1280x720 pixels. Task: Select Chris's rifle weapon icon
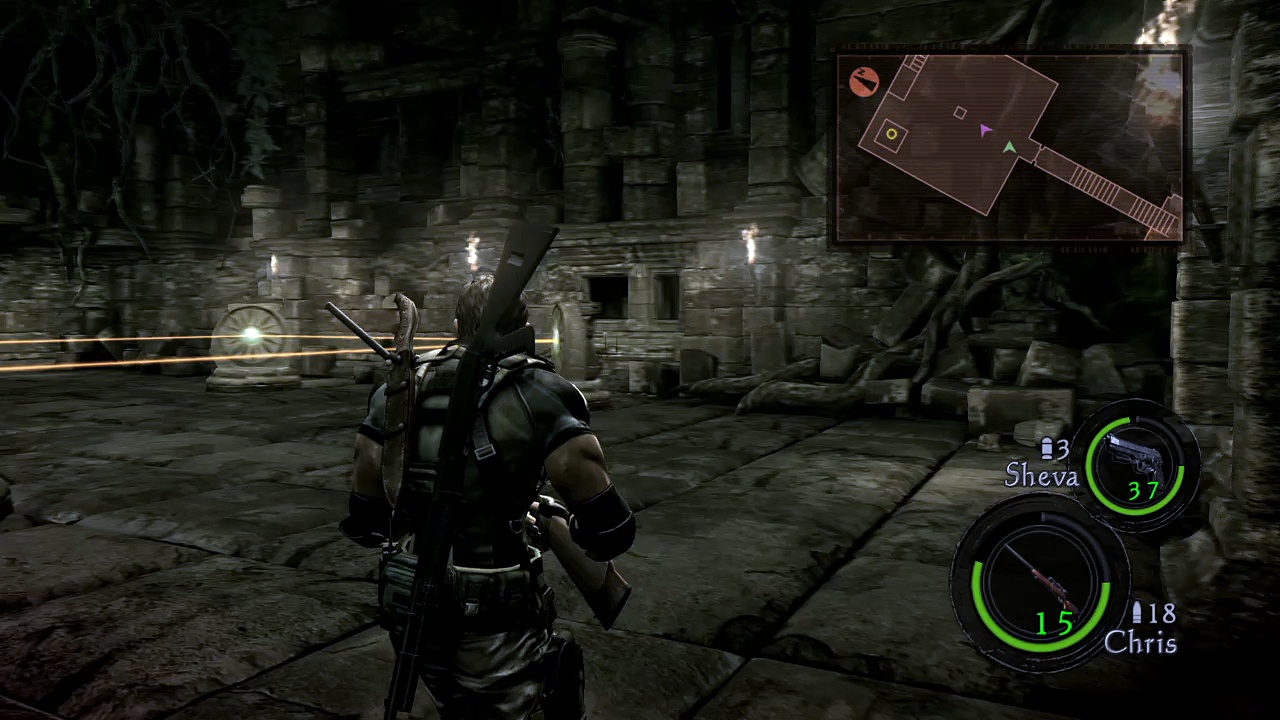(1039, 580)
